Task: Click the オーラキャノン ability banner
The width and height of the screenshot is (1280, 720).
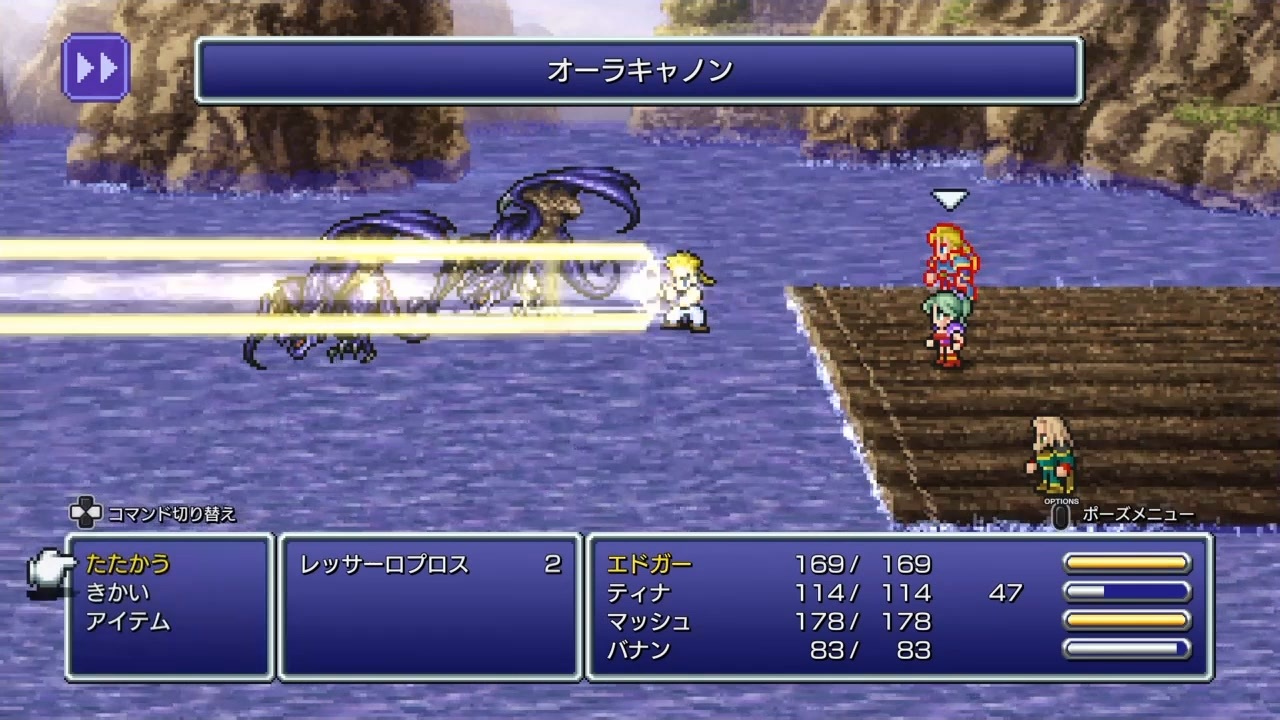Action: click(639, 71)
